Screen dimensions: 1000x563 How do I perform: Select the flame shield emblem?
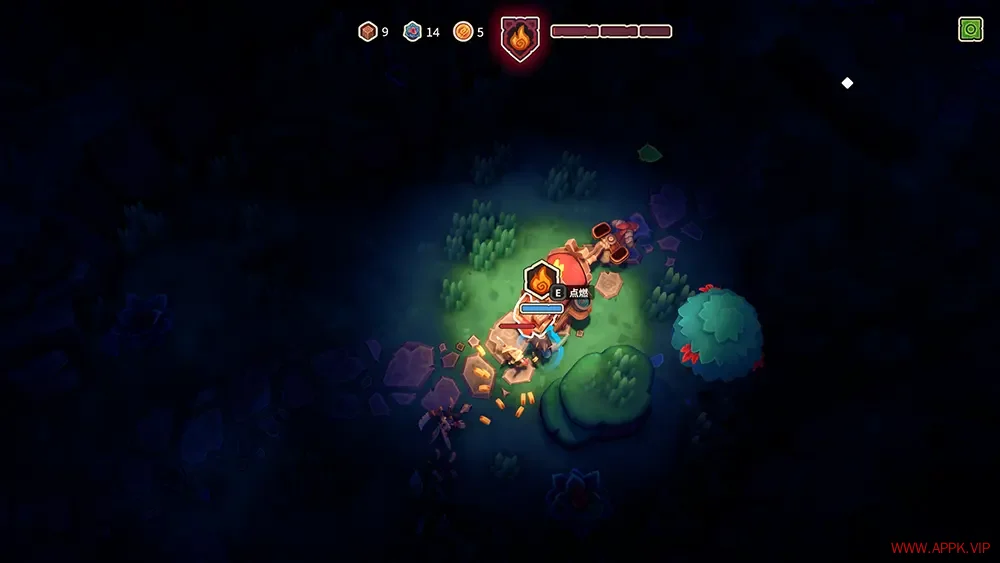pos(520,39)
